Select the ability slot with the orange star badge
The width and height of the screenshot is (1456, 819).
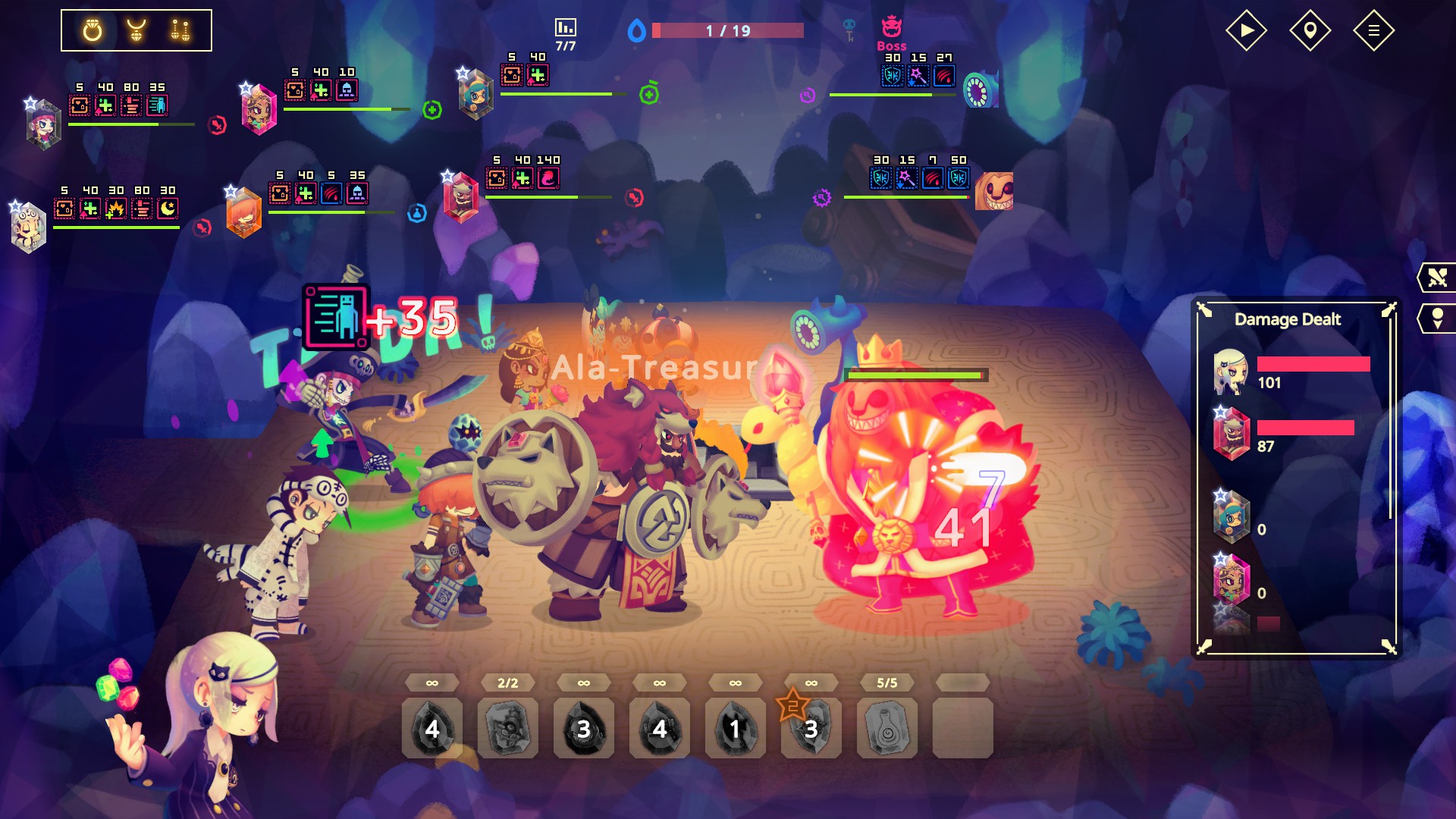(811, 729)
